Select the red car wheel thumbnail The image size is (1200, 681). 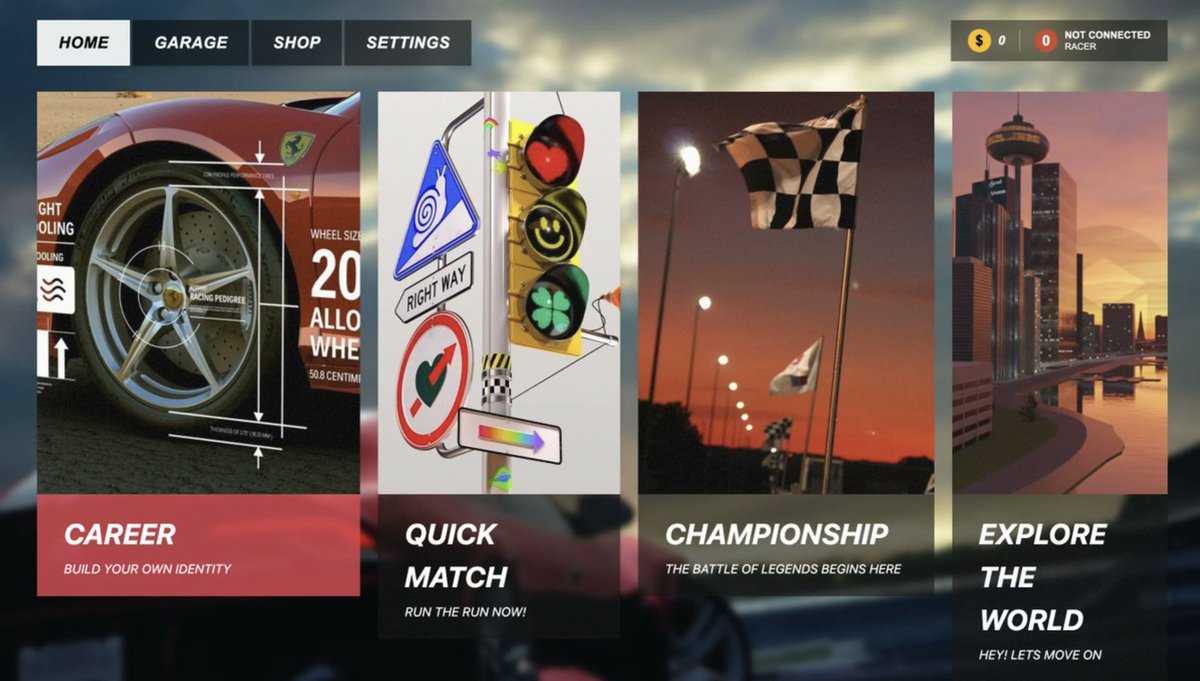click(x=198, y=293)
